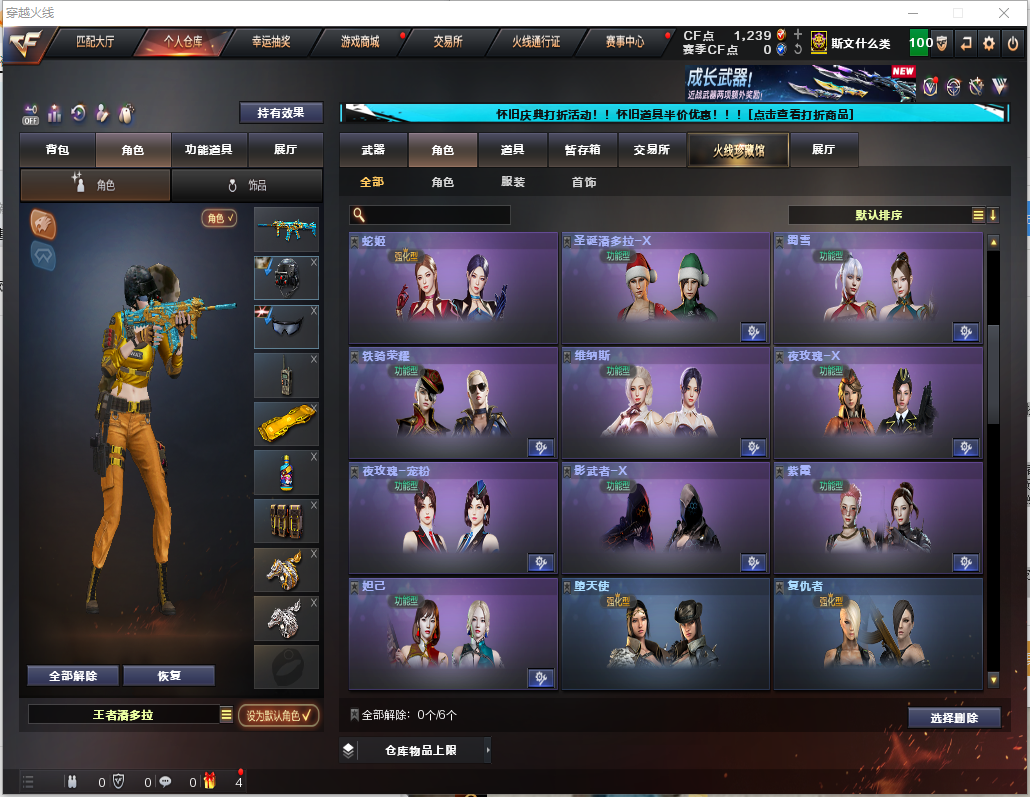This screenshot has width=1030, height=797.
Task: Switch to the 武器 weapons tab
Action: coord(373,150)
